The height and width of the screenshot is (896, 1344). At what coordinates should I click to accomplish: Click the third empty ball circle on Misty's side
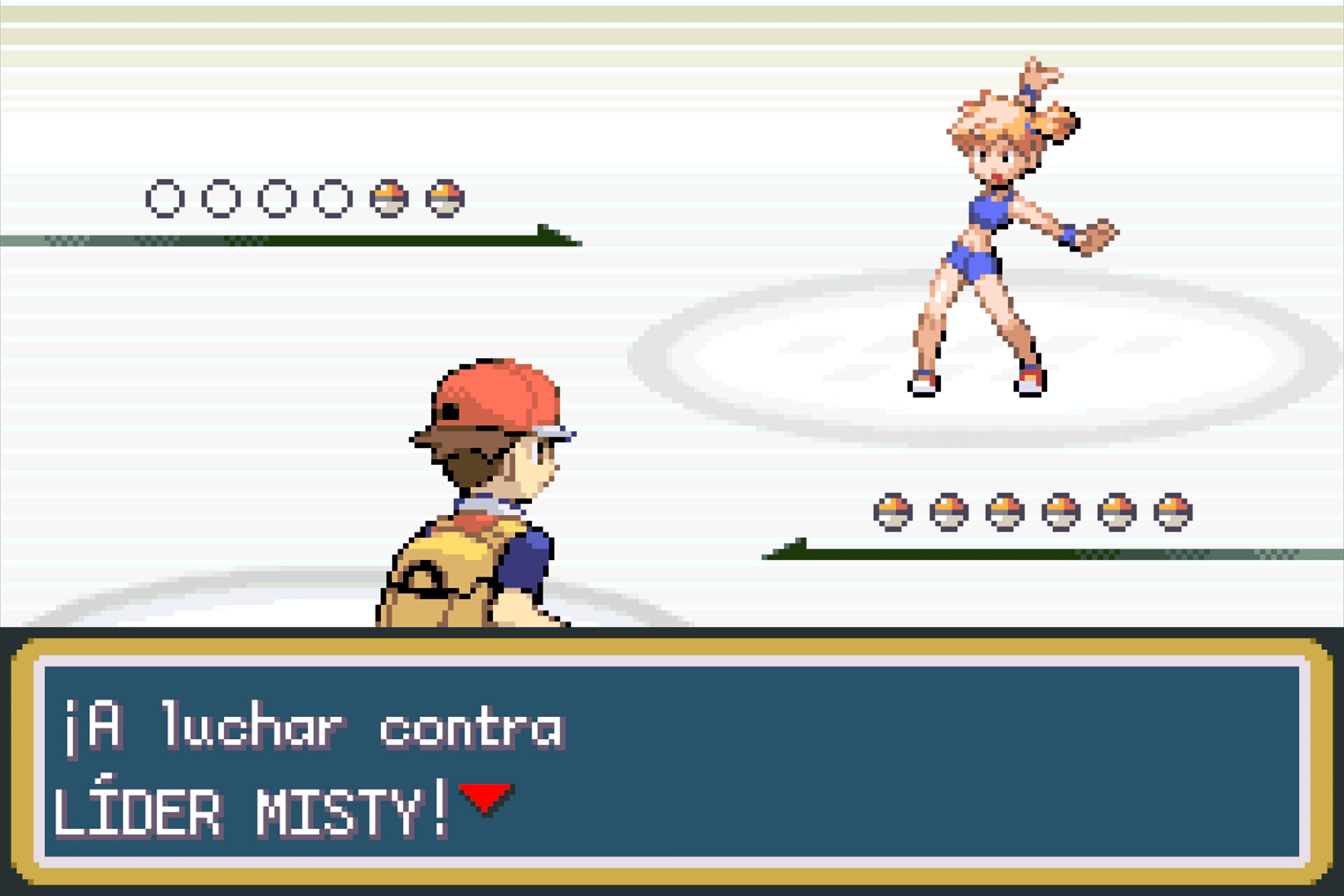pyautogui.click(x=277, y=199)
